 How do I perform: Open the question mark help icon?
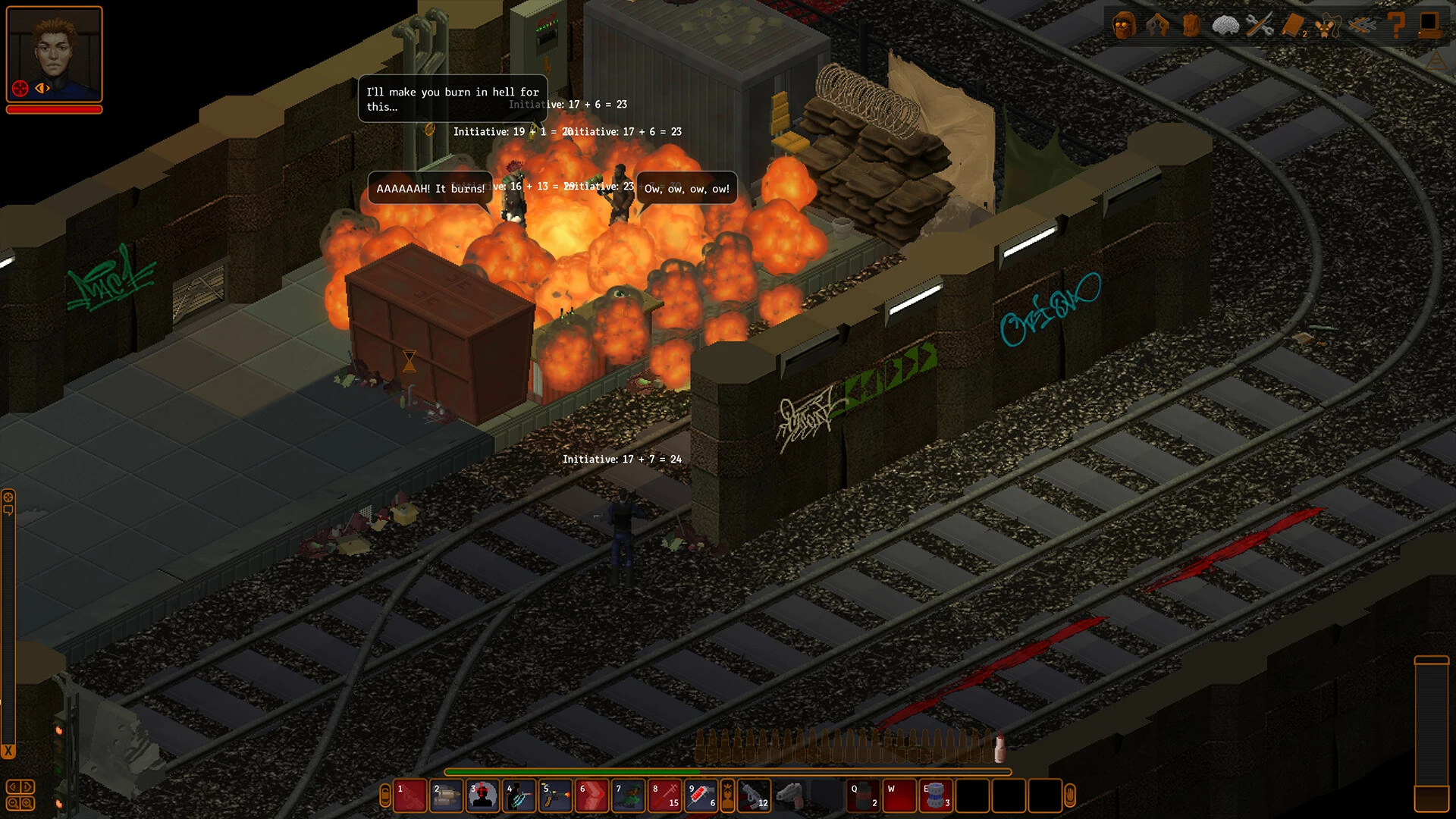(x=1396, y=26)
